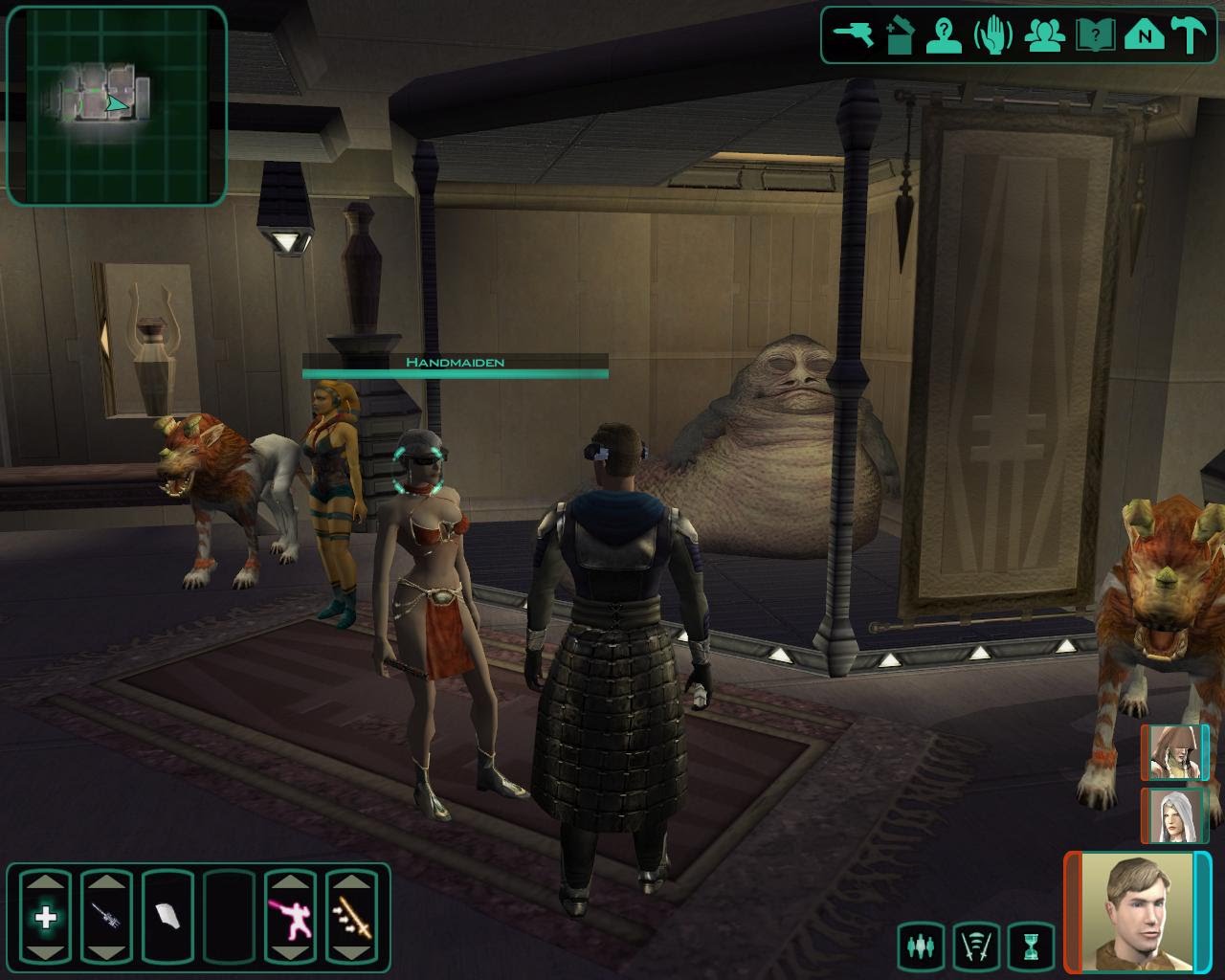
Task: Open the journal book icon
Action: (1095, 36)
